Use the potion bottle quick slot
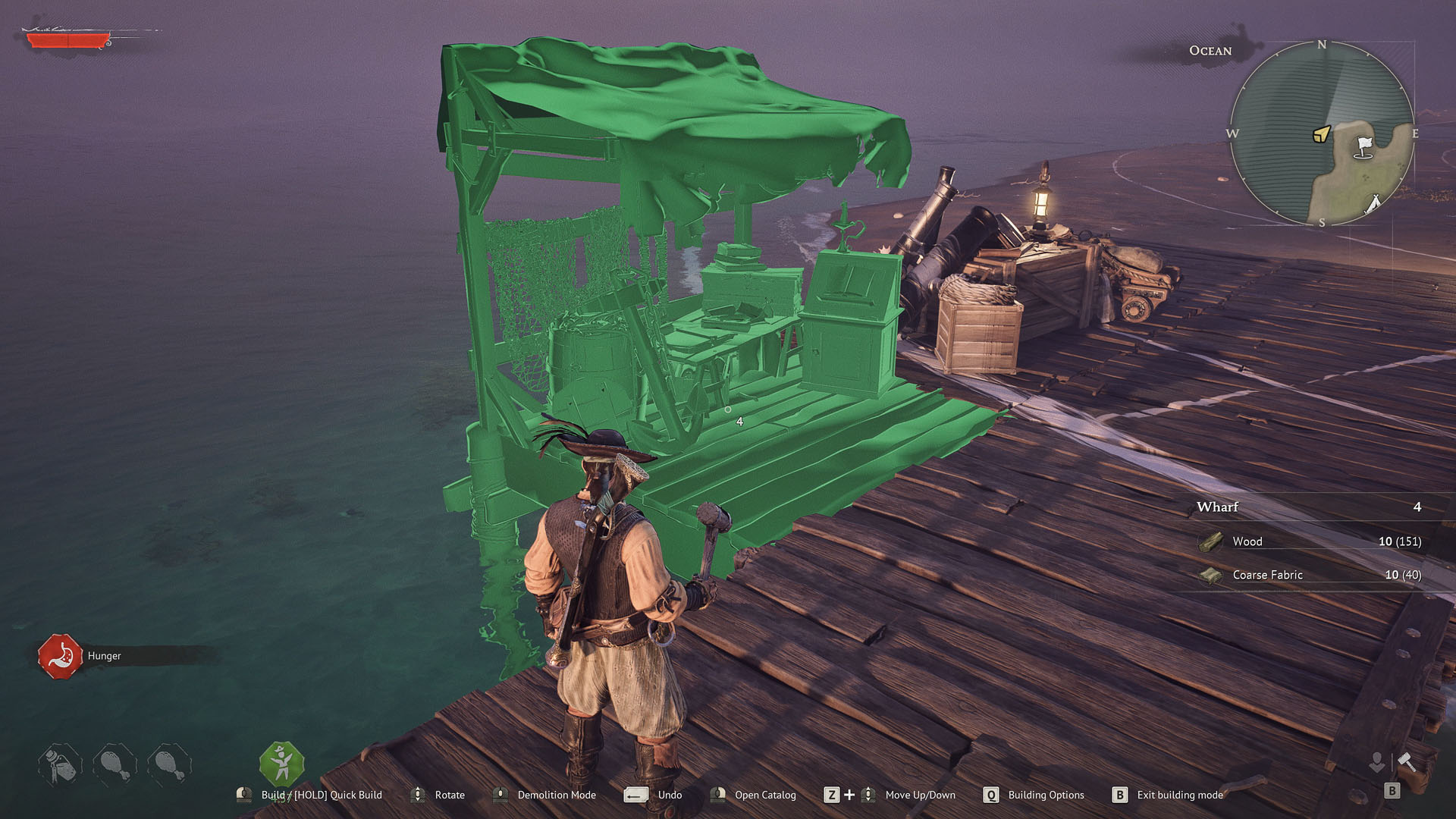Image resolution: width=1456 pixels, height=819 pixels. tap(59, 764)
